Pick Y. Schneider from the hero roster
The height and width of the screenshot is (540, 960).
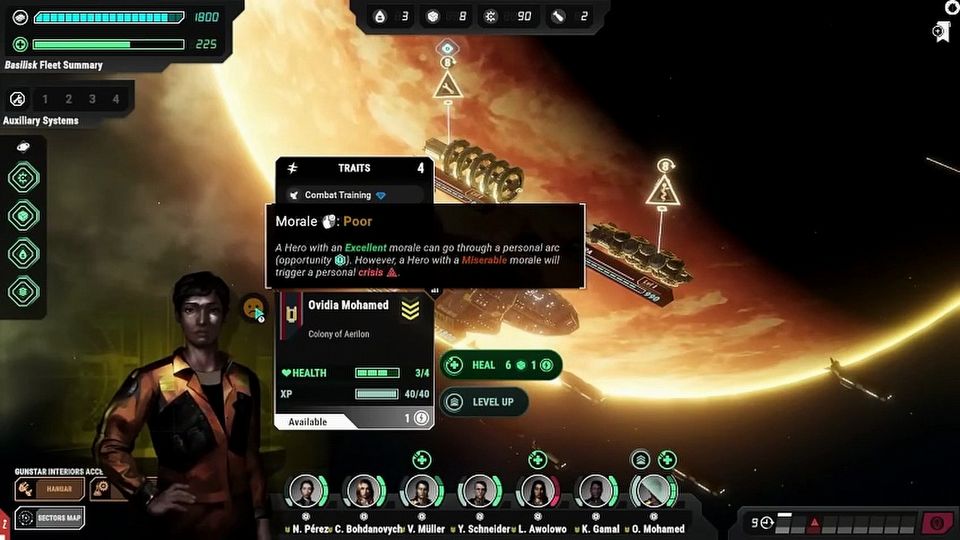(x=479, y=492)
